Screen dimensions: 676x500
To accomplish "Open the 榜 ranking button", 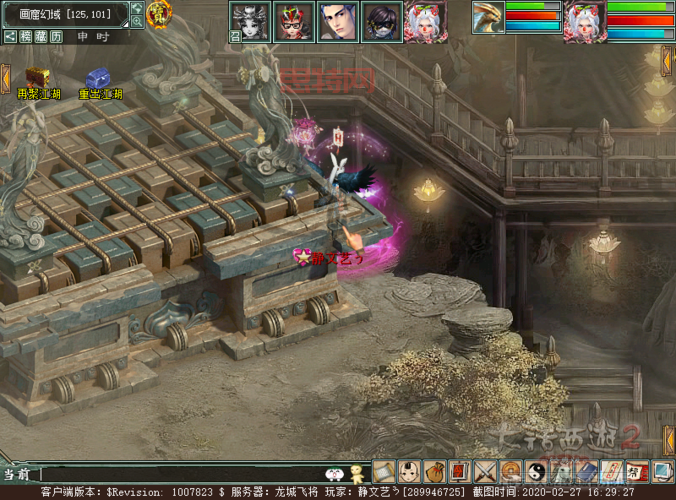I will (24, 36).
